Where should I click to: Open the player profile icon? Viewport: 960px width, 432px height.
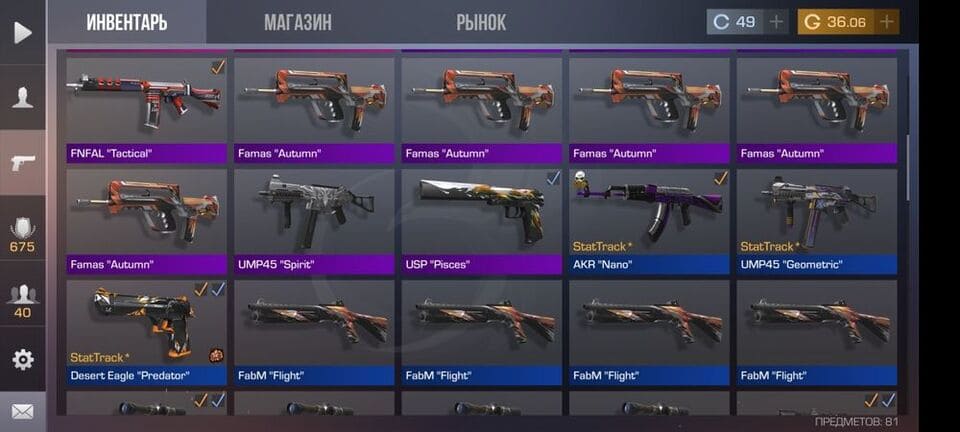(x=22, y=97)
